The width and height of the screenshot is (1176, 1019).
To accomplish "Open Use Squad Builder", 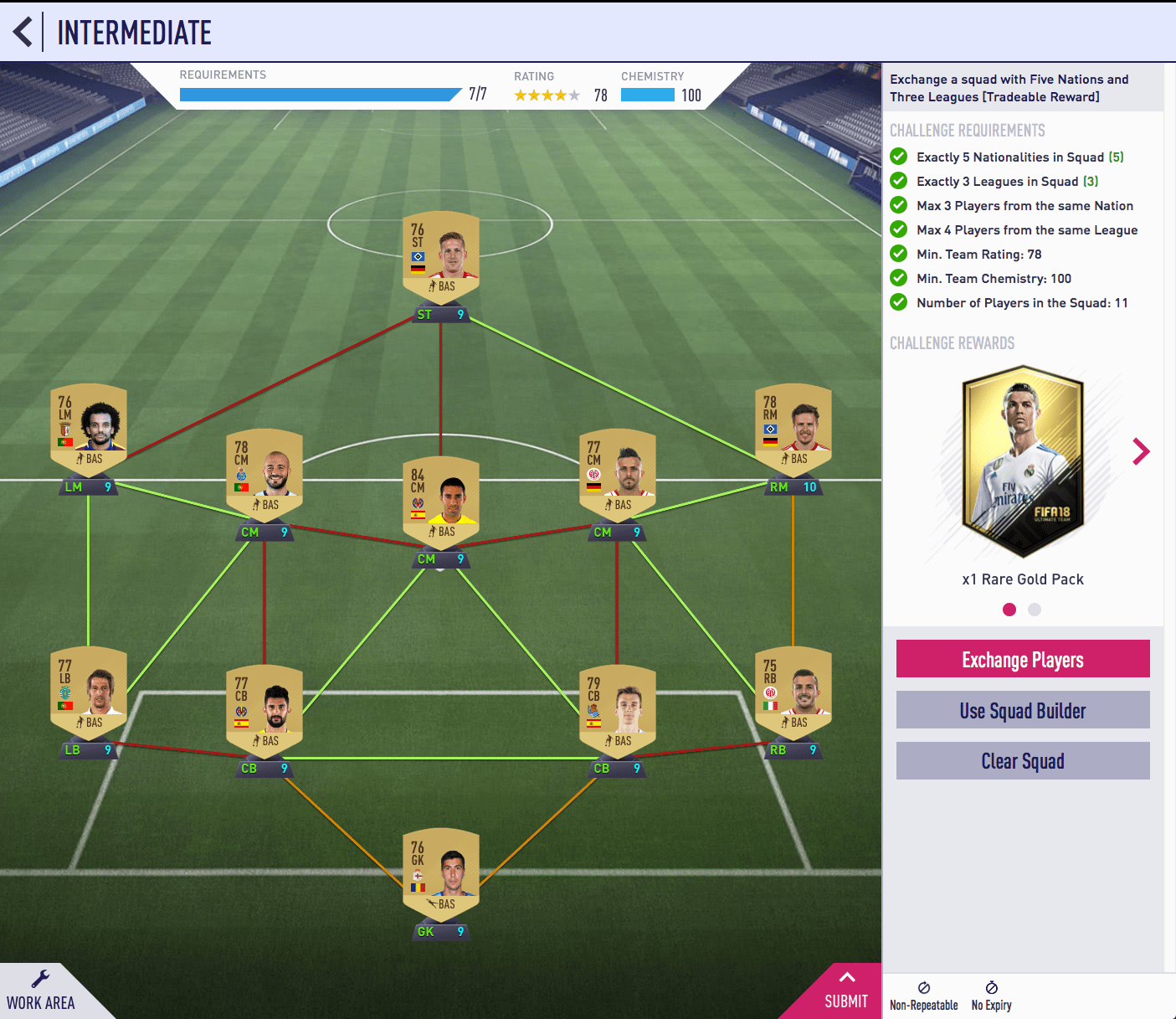I will point(1022,710).
